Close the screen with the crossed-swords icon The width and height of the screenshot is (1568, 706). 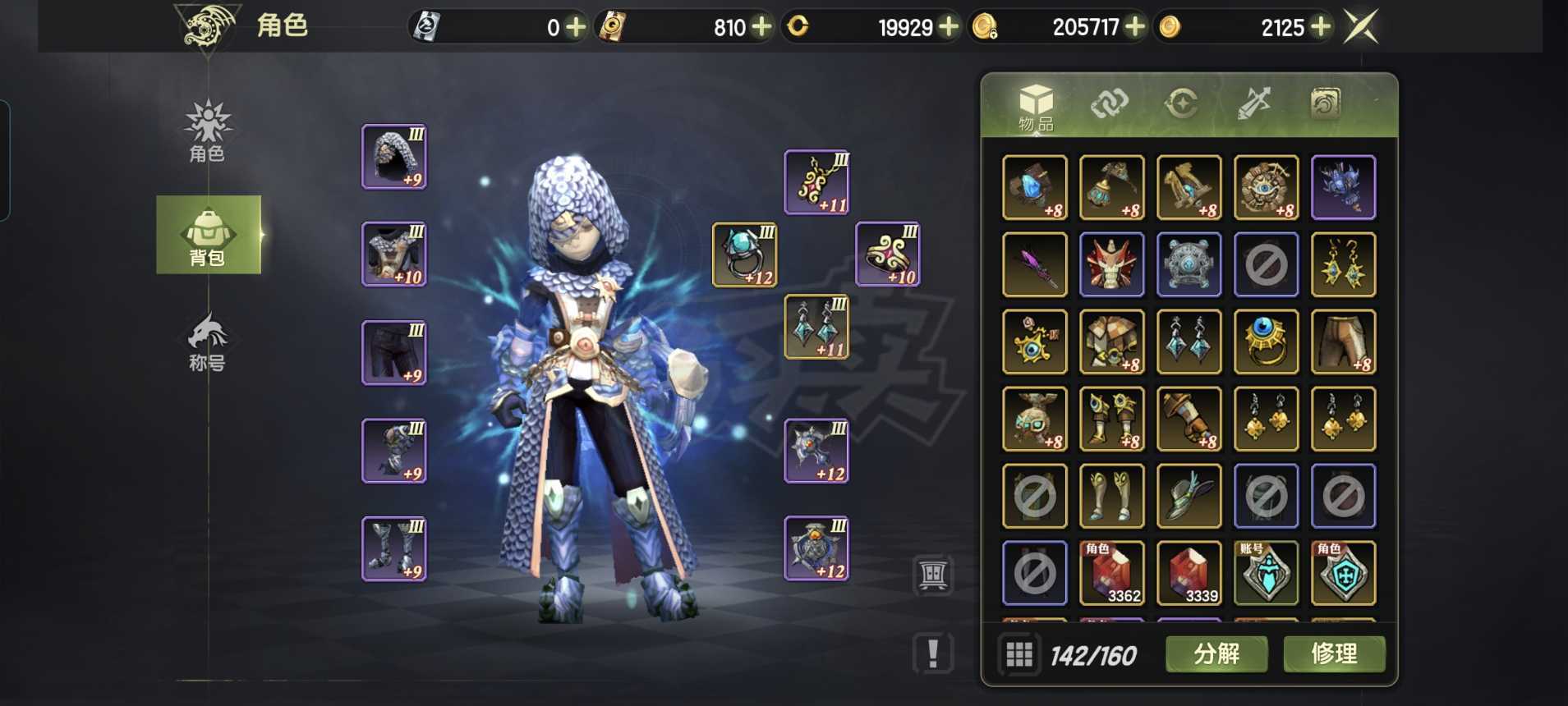1360,27
